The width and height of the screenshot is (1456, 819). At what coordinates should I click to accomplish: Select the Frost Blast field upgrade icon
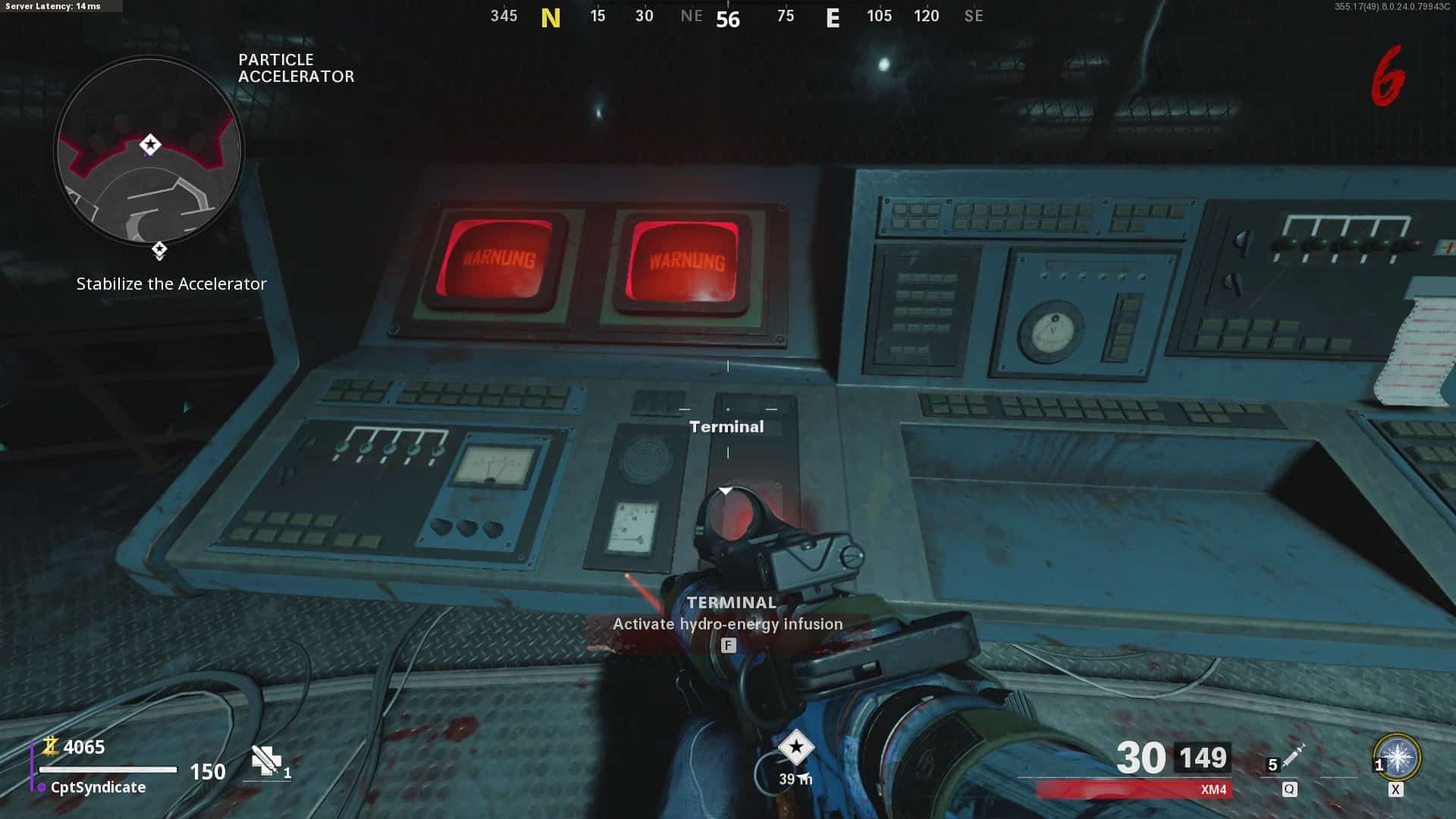1397,758
